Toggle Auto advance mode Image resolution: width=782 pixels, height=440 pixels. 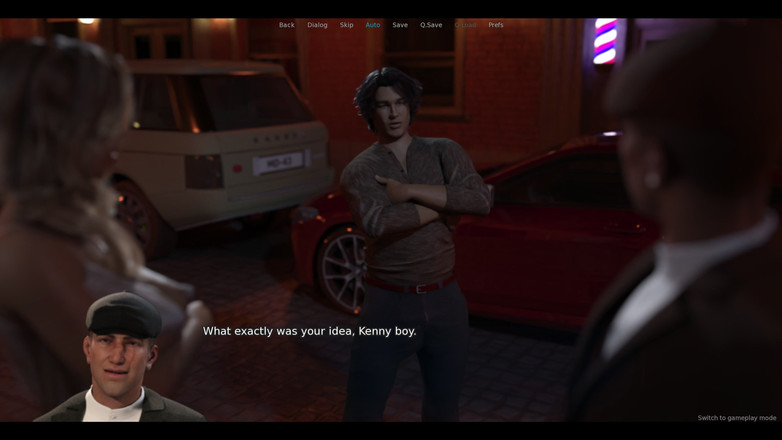point(373,25)
